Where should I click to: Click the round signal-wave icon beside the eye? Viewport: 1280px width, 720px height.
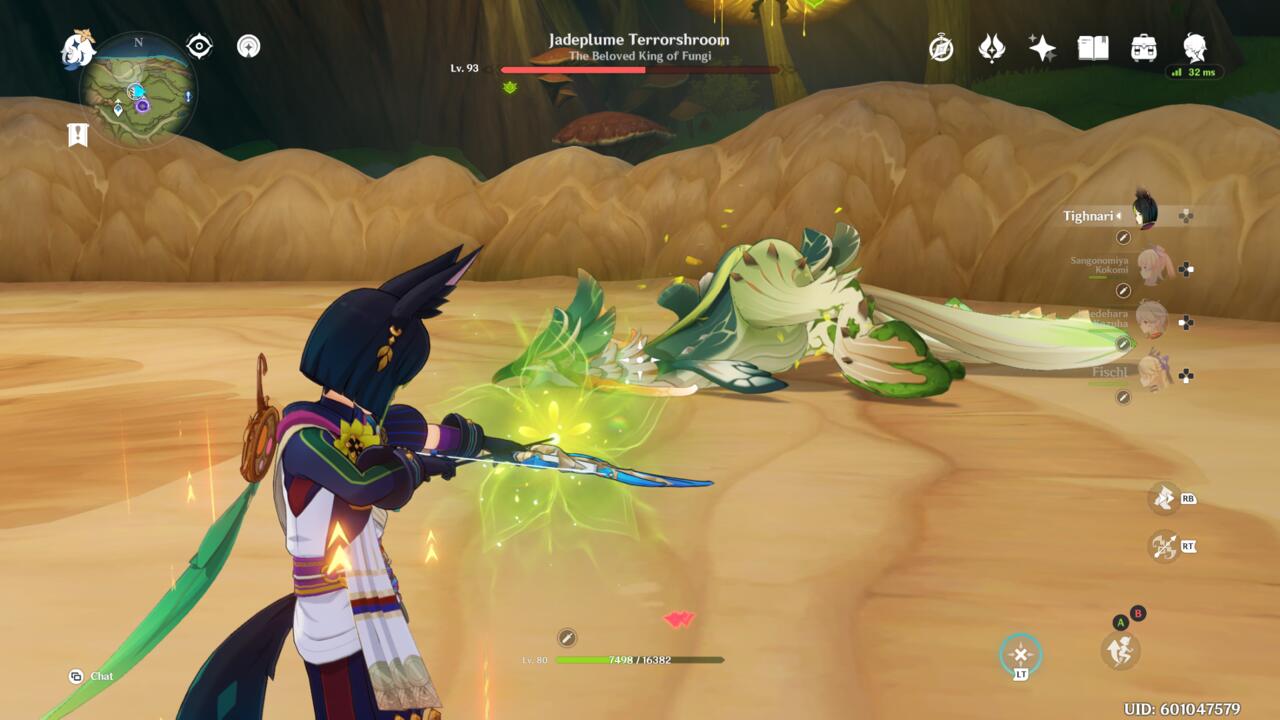249,46
